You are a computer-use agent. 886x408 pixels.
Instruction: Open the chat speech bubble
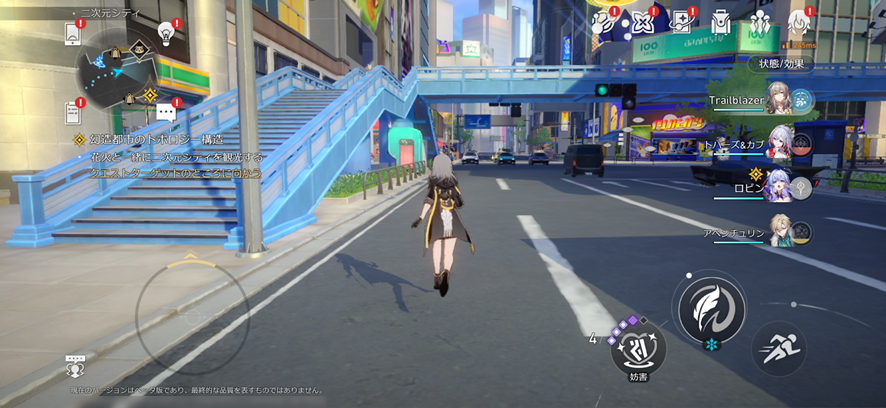point(166,112)
